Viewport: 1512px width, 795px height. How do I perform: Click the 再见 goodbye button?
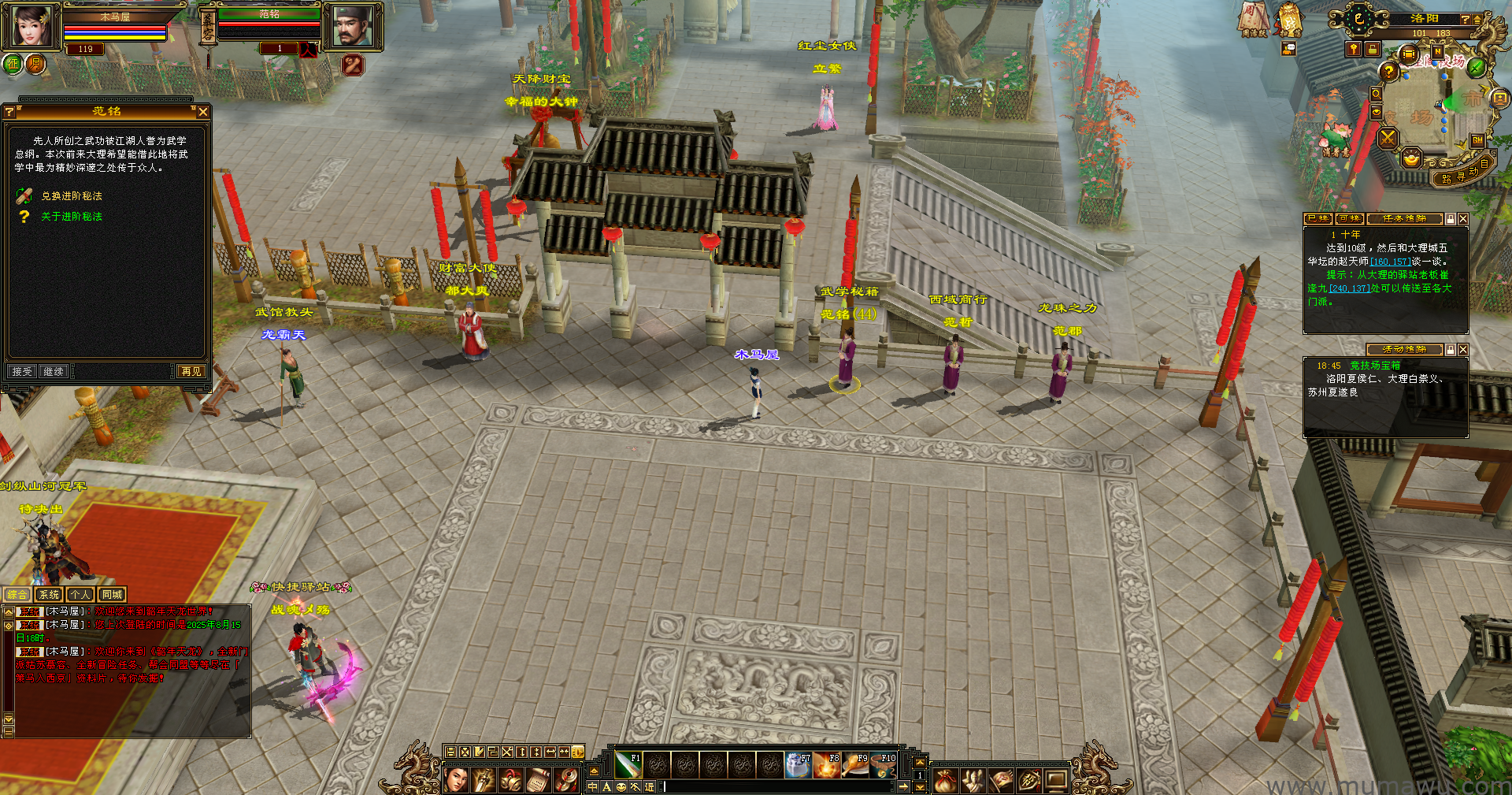click(191, 371)
